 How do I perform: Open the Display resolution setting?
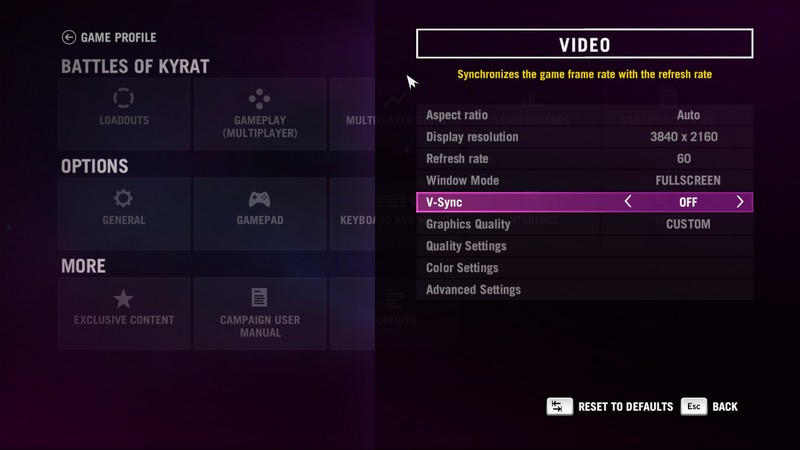pyautogui.click(x=584, y=137)
